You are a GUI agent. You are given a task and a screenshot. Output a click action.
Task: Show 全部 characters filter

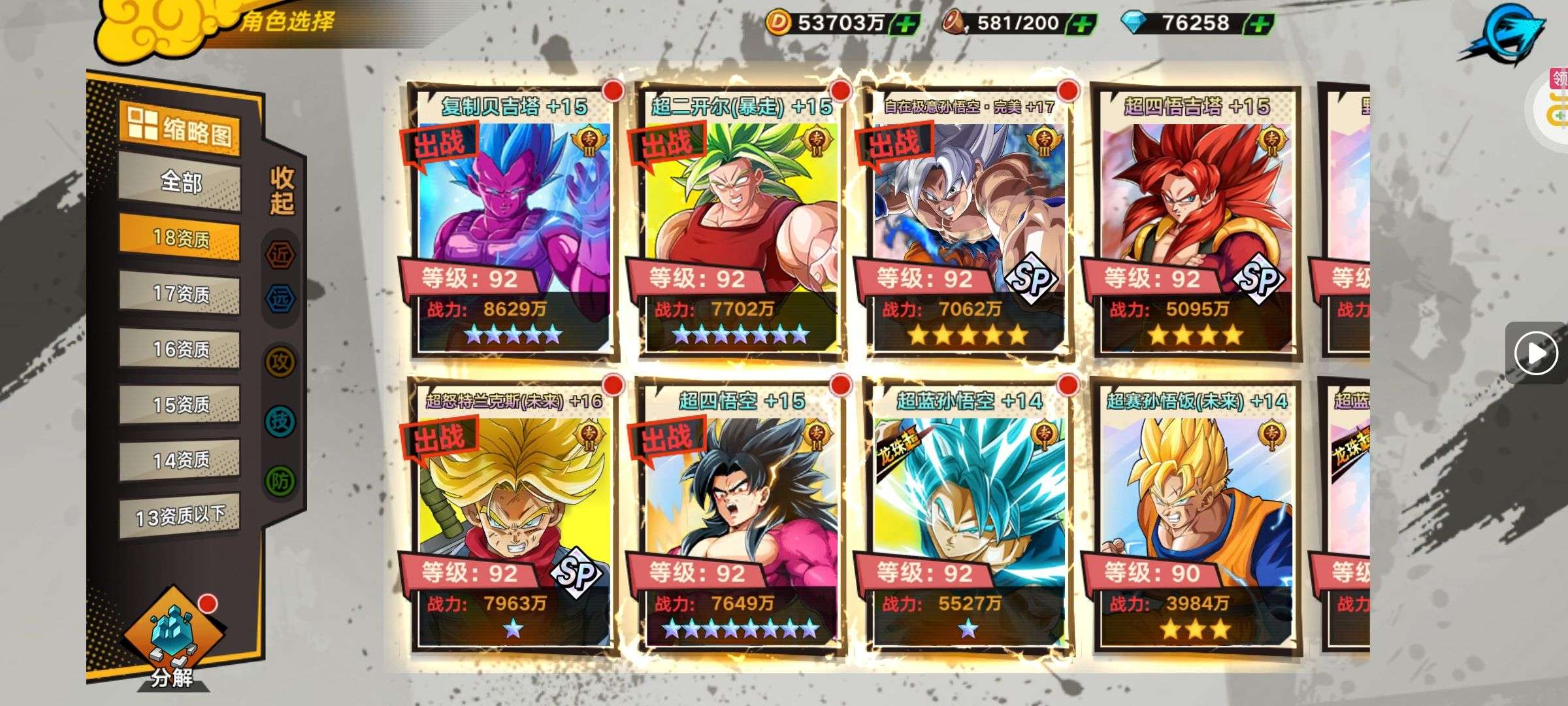coord(180,182)
